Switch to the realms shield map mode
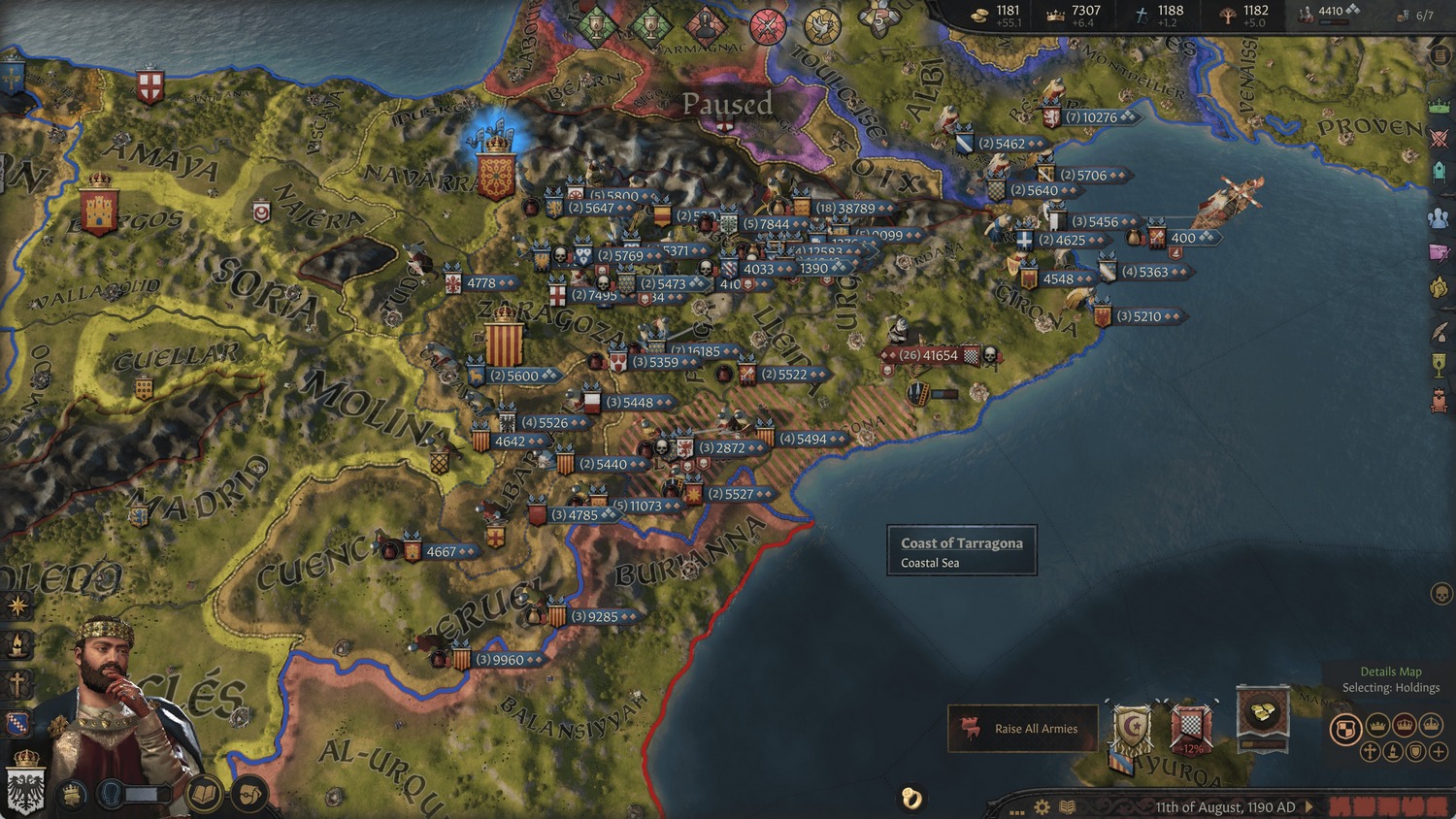1456x819 pixels. [1345, 728]
